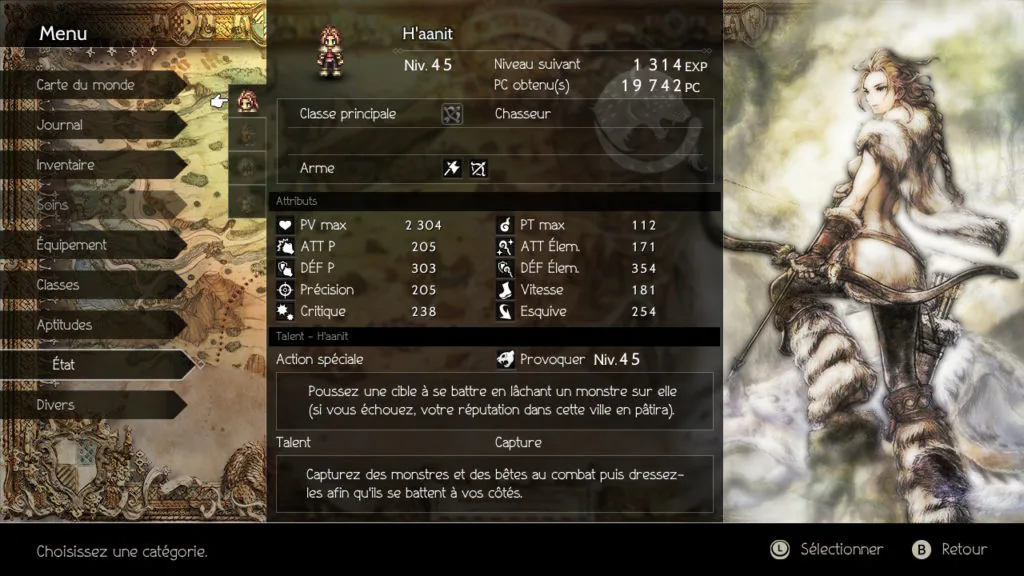The height and width of the screenshot is (576, 1024).
Task: Open the Aptitudes menu entry
Action: [65, 325]
